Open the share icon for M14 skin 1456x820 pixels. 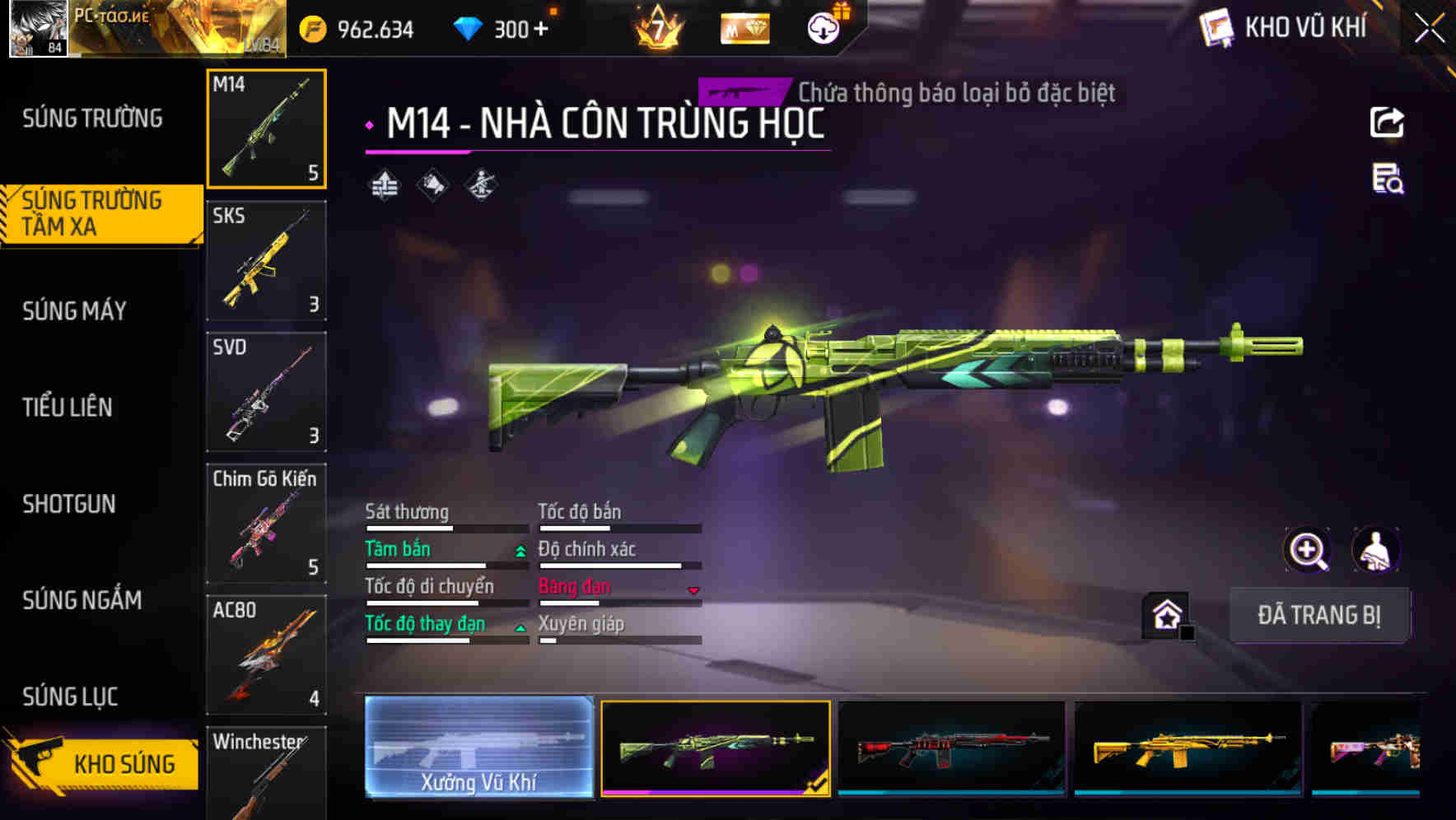pos(1387,122)
